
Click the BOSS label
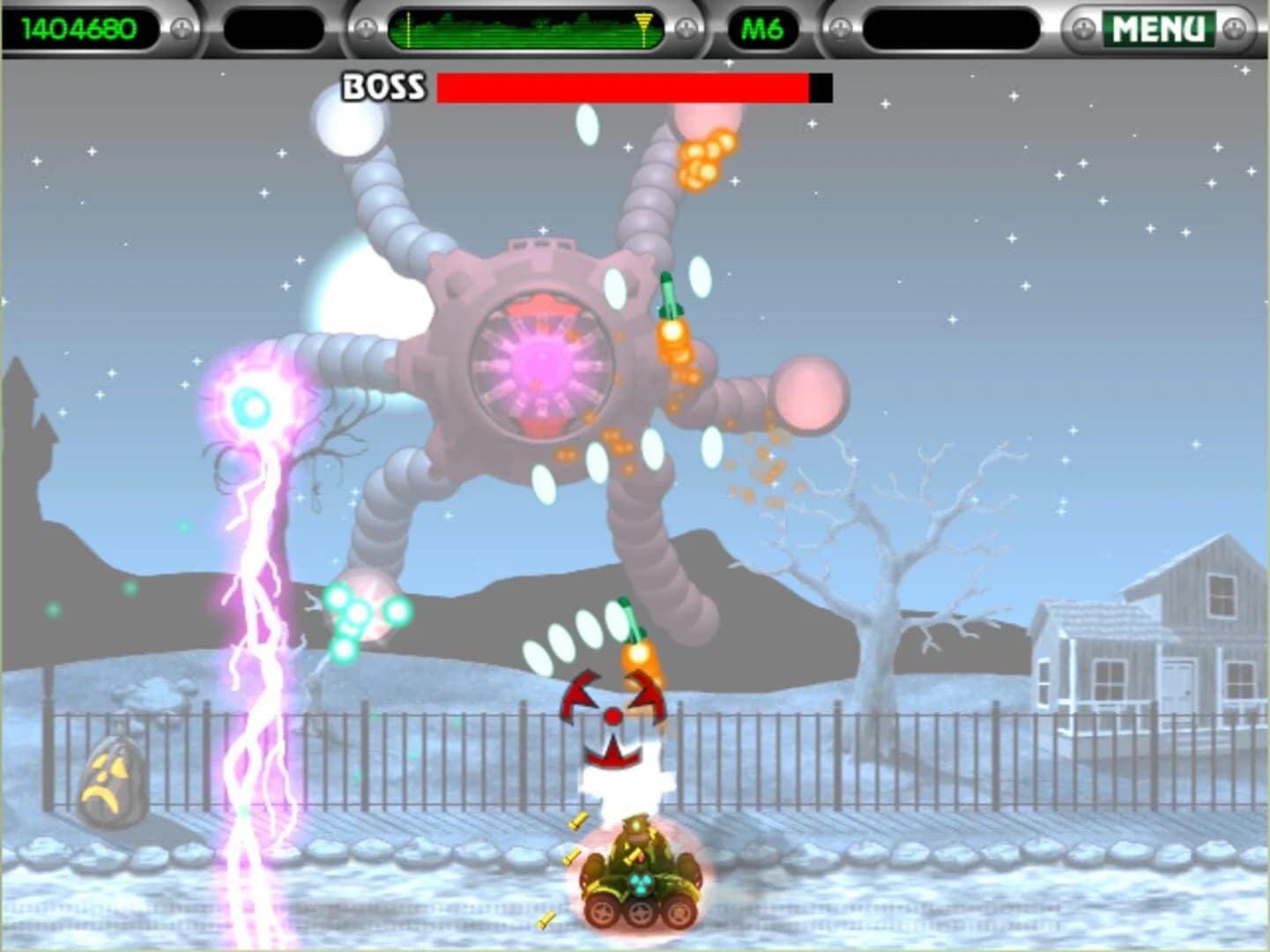tap(382, 86)
